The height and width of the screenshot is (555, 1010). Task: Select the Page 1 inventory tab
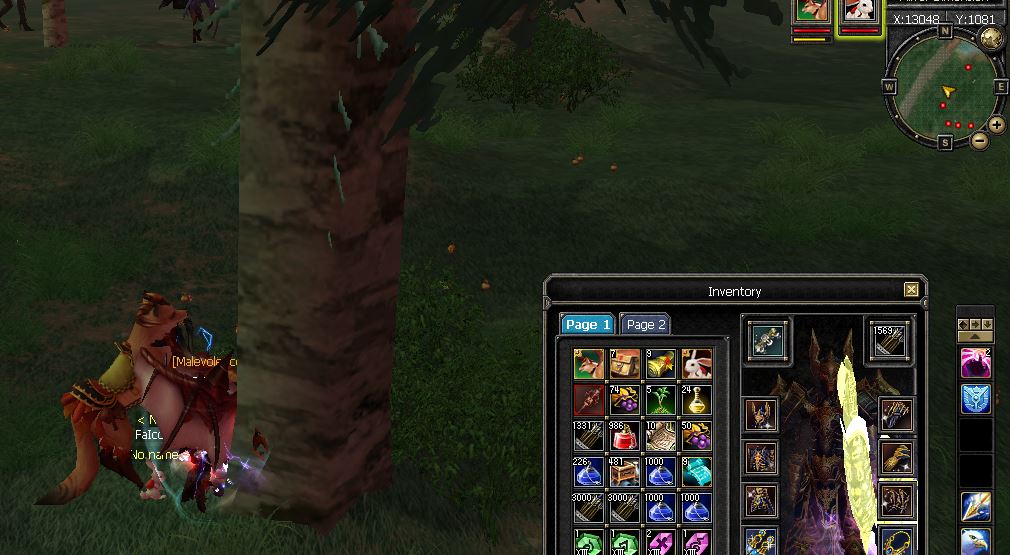coord(587,324)
